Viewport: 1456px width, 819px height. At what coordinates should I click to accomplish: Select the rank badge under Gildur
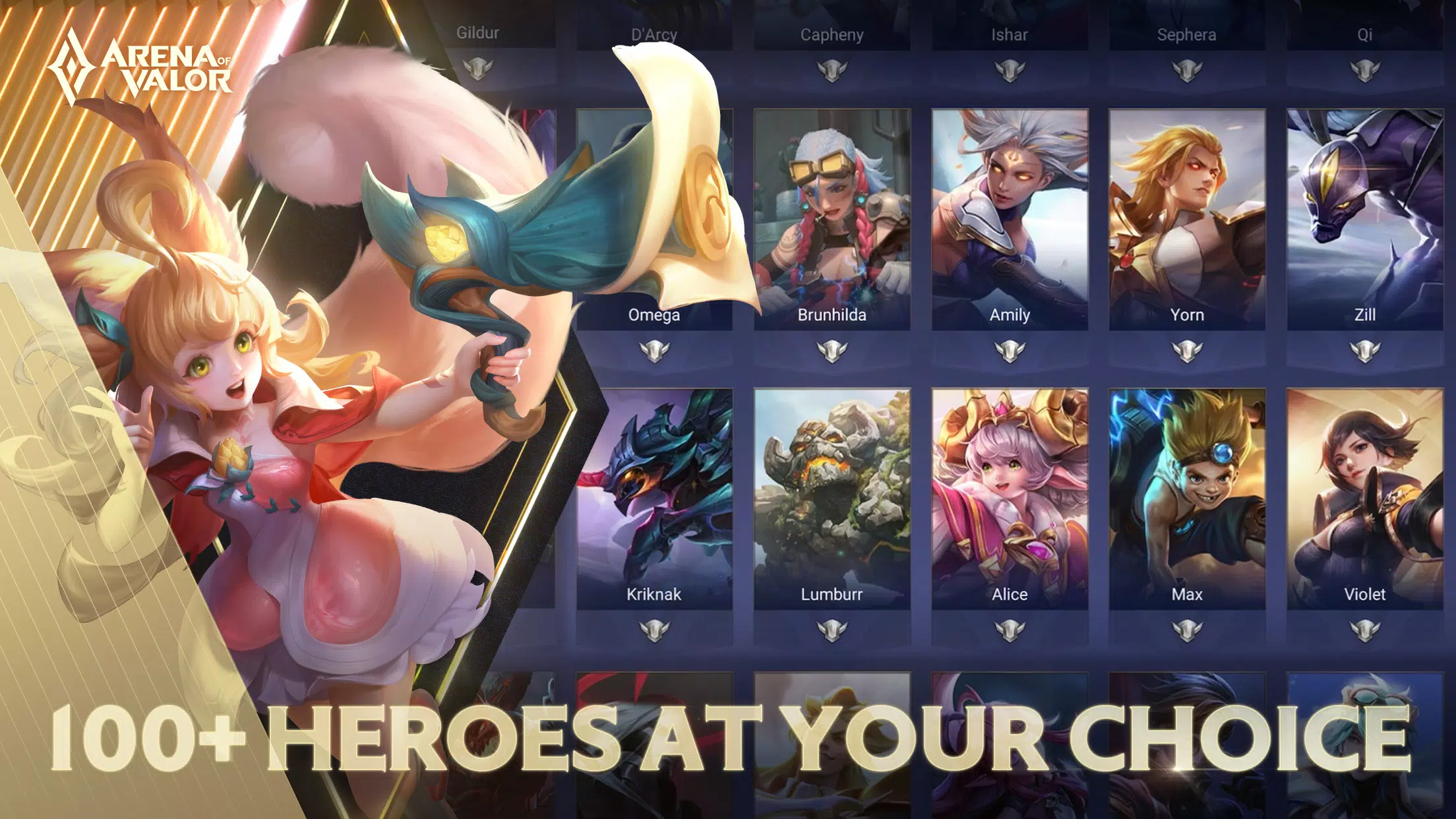tap(477, 69)
